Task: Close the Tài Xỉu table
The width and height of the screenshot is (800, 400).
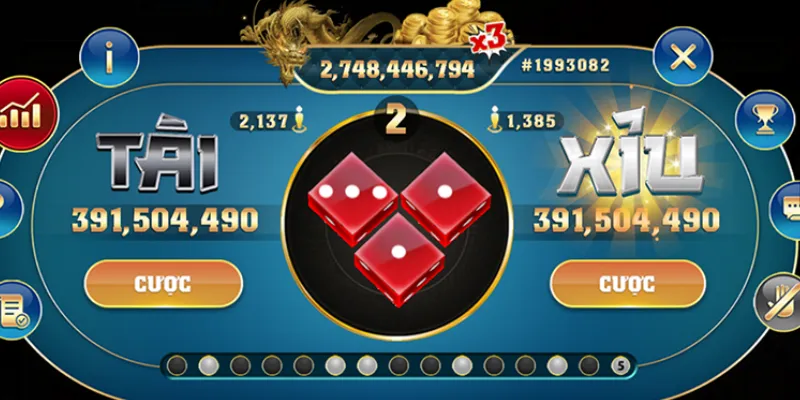Action: tap(682, 56)
